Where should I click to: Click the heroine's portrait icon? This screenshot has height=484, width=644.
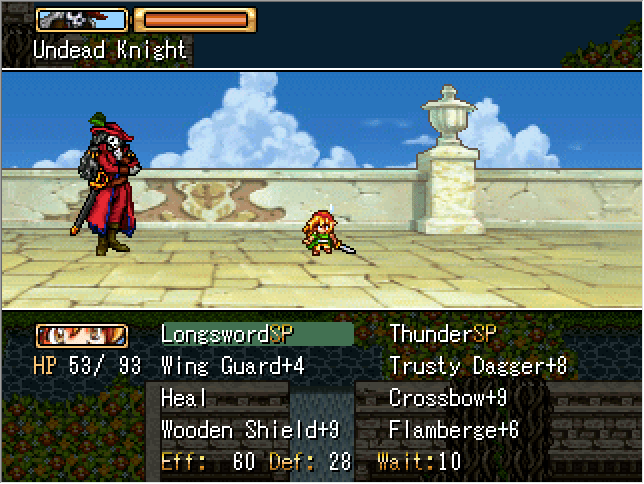(82, 335)
